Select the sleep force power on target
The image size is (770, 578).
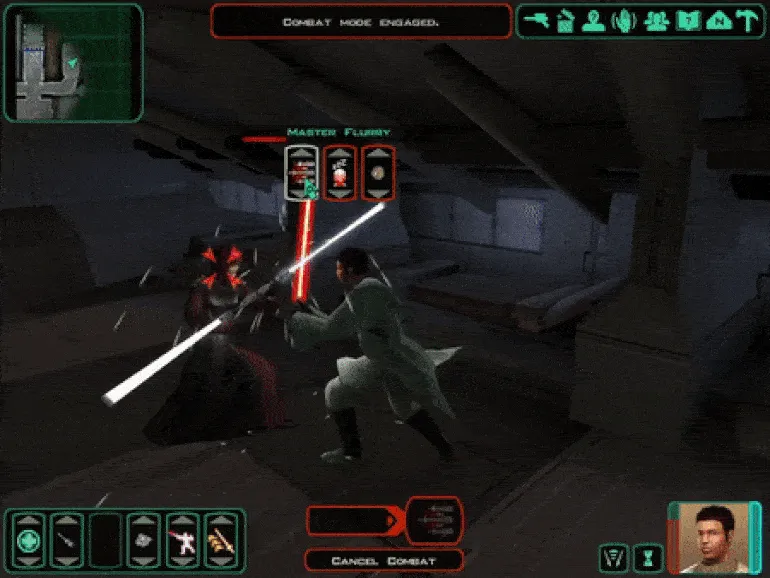click(341, 173)
